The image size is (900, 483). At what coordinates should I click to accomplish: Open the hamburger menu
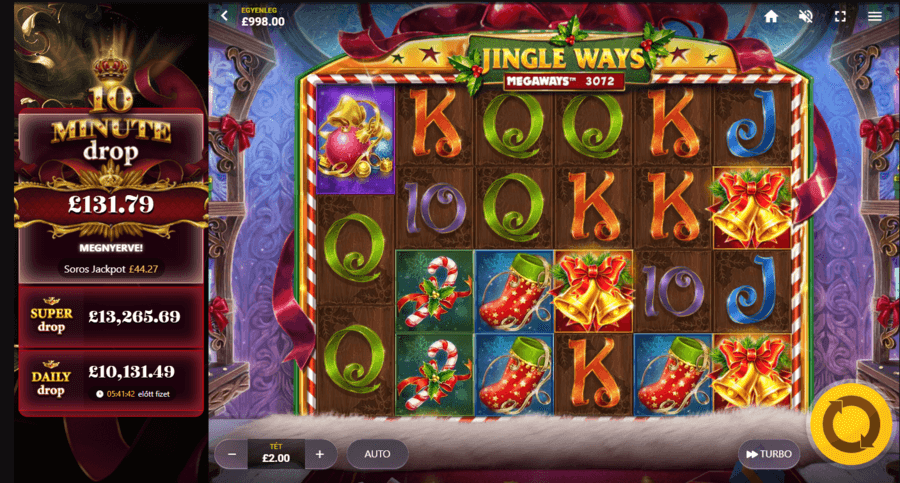(x=875, y=16)
